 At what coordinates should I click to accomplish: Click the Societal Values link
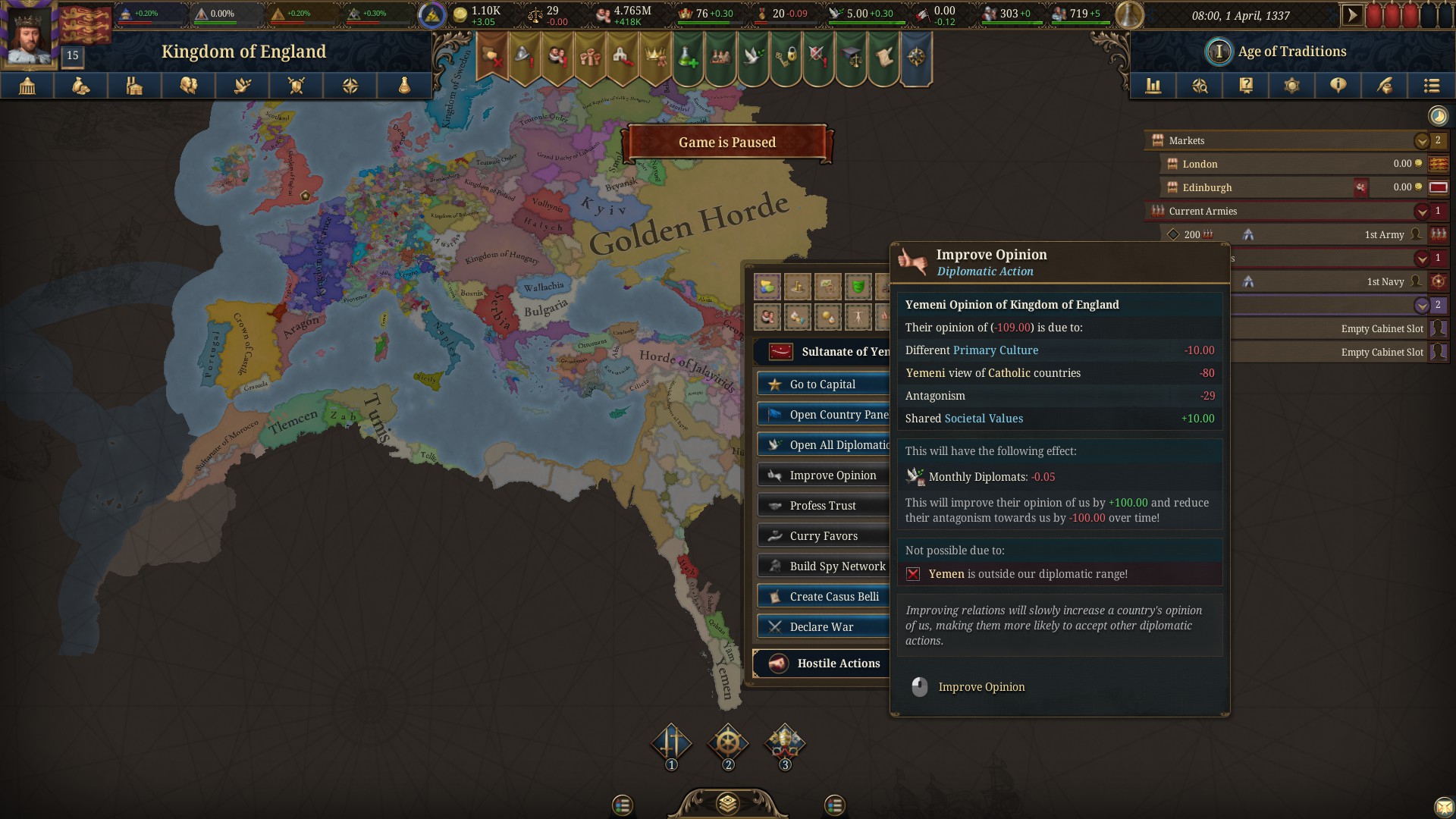tap(984, 418)
